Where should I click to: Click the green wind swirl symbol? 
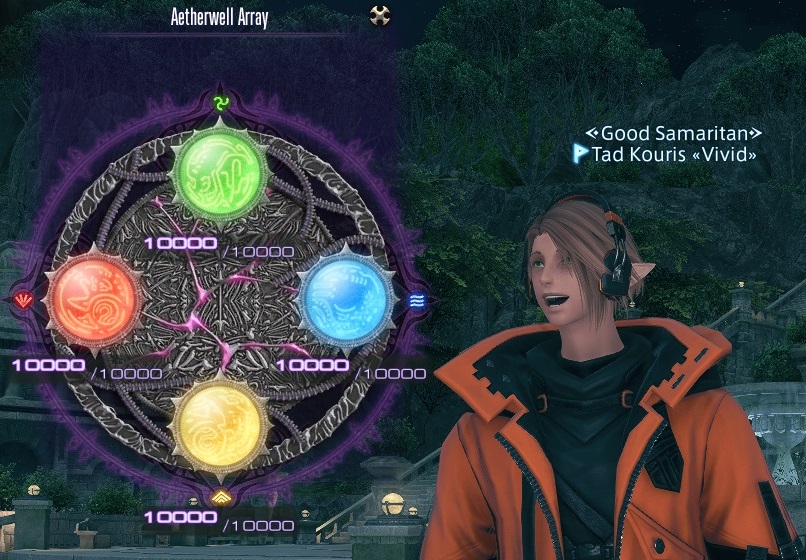coord(221,102)
